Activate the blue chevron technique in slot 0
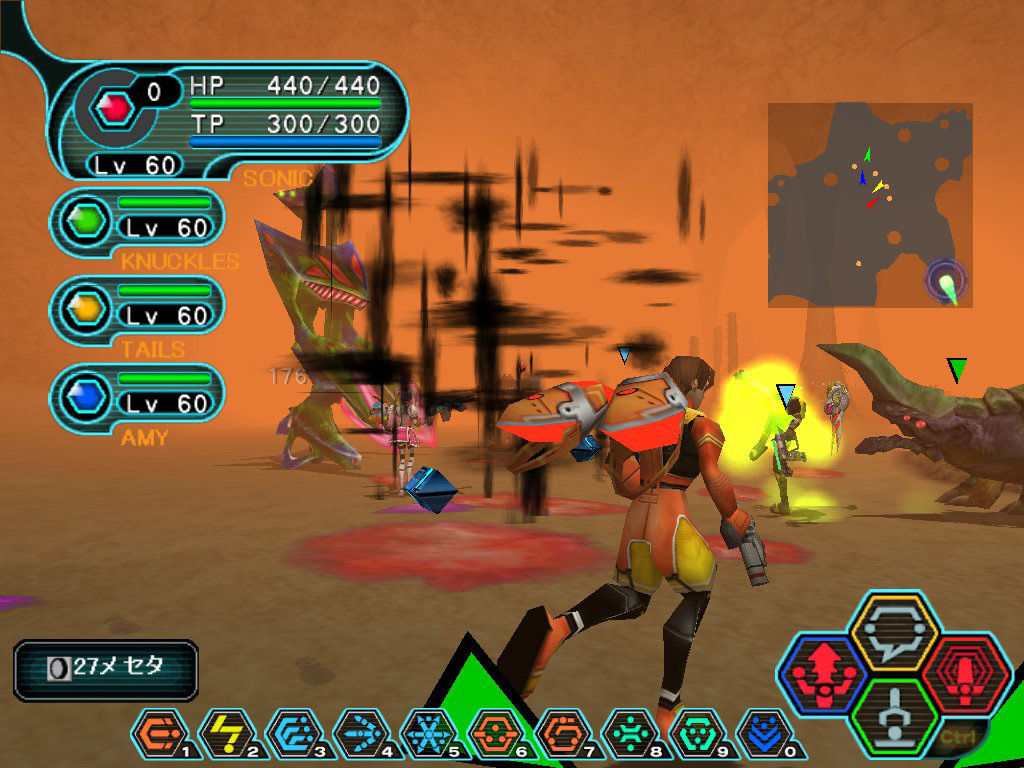 763,734
